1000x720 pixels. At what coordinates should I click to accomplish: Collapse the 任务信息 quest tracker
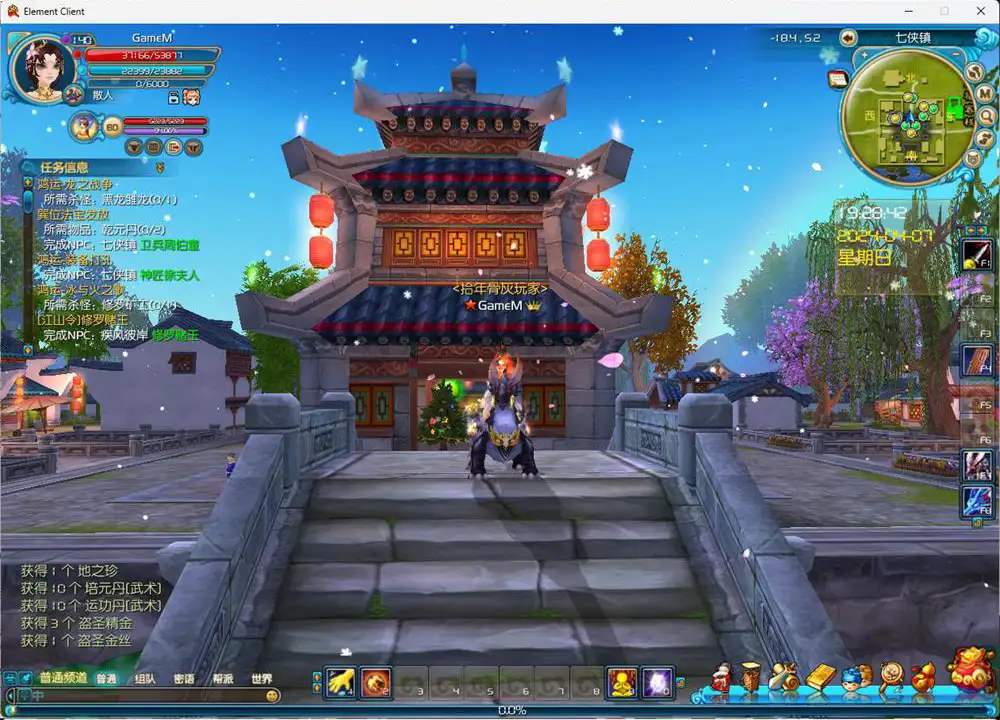(x=159, y=168)
